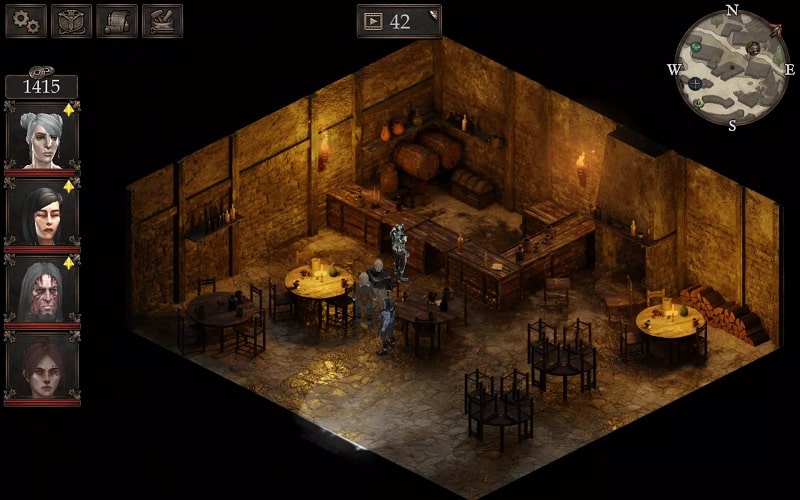Click the film play icon beside 42
This screenshot has width=800, height=500.
(373, 21)
